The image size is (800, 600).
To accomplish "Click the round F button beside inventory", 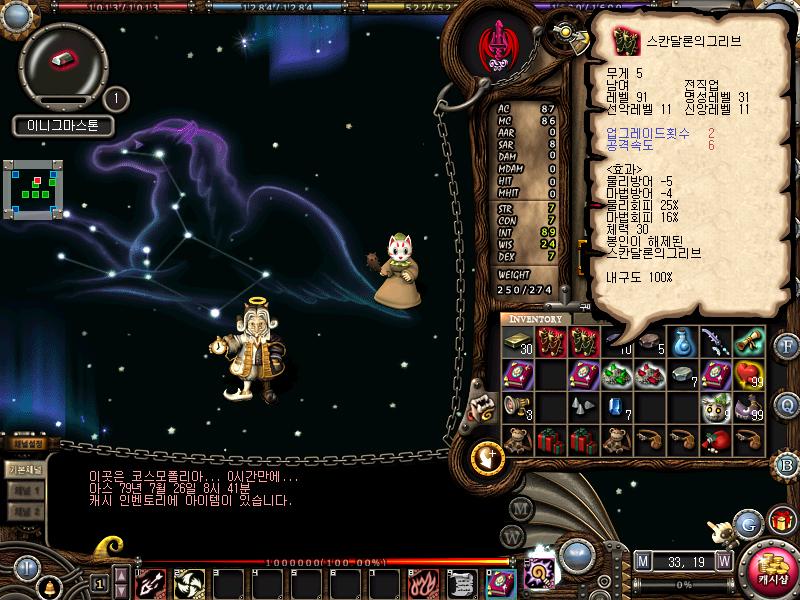I will coord(788,347).
